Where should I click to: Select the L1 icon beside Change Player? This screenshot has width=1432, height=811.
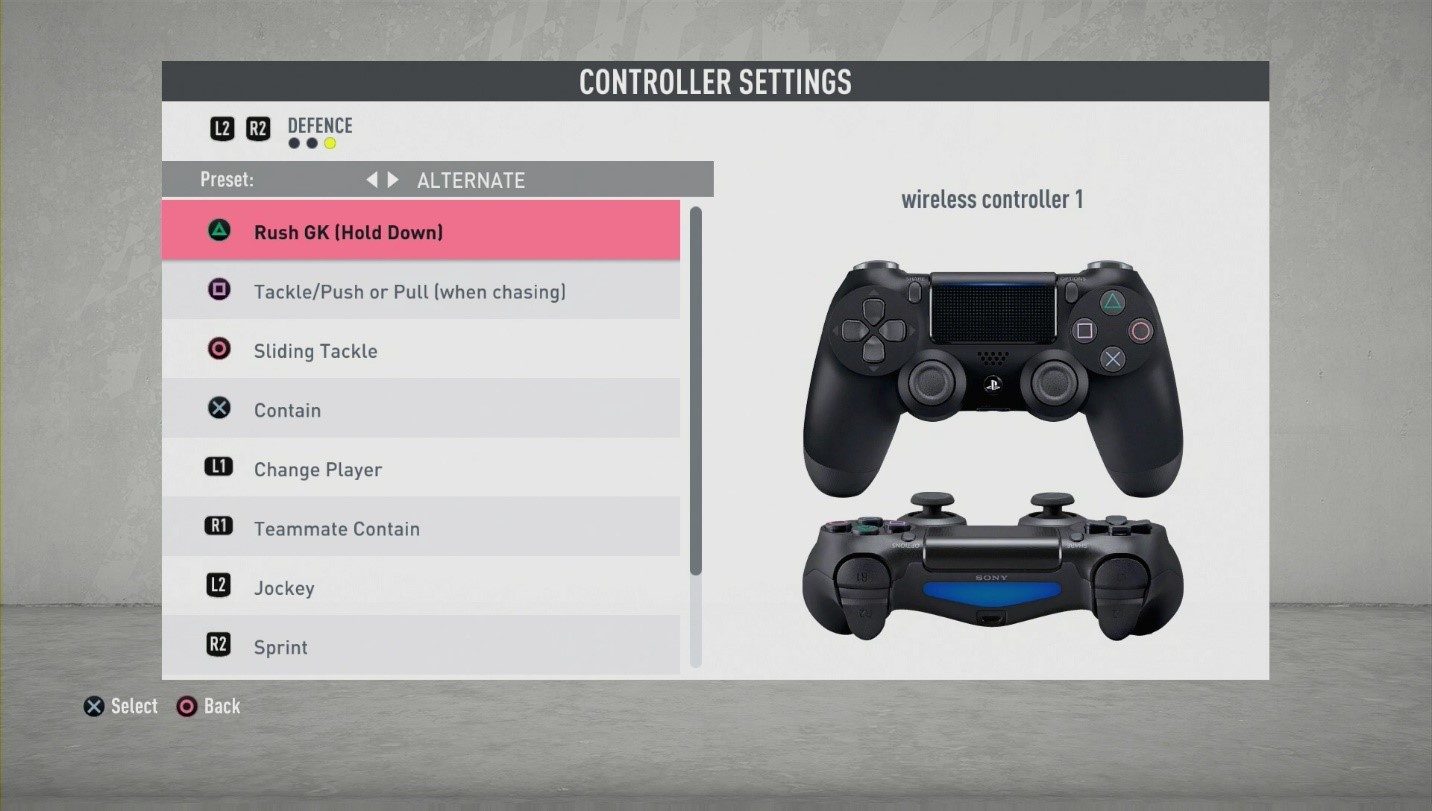pyautogui.click(x=219, y=467)
